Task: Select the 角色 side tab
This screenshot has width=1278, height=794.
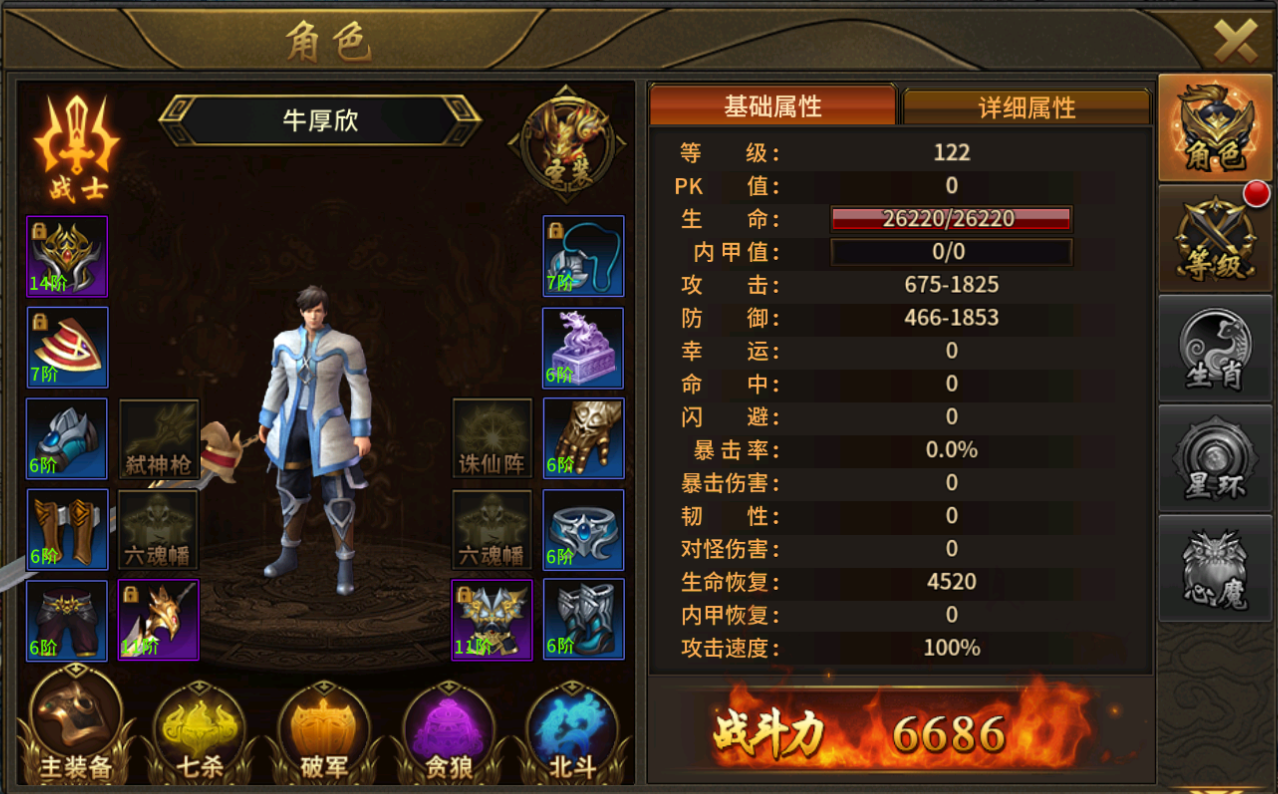Action: (1214, 130)
